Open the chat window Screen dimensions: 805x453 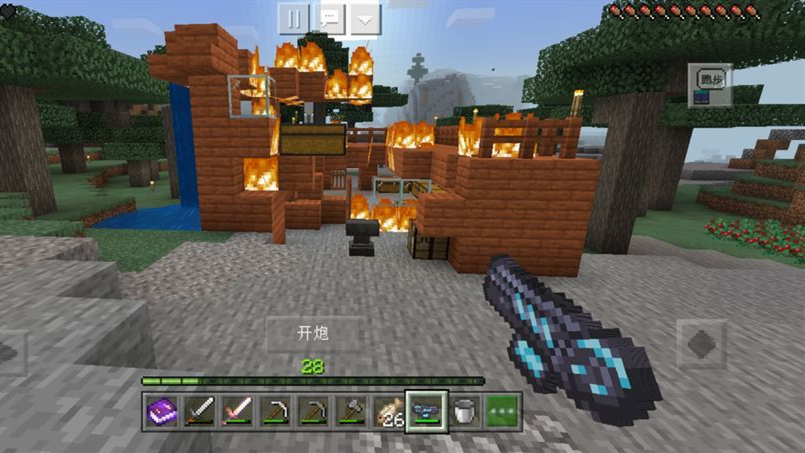(x=330, y=17)
